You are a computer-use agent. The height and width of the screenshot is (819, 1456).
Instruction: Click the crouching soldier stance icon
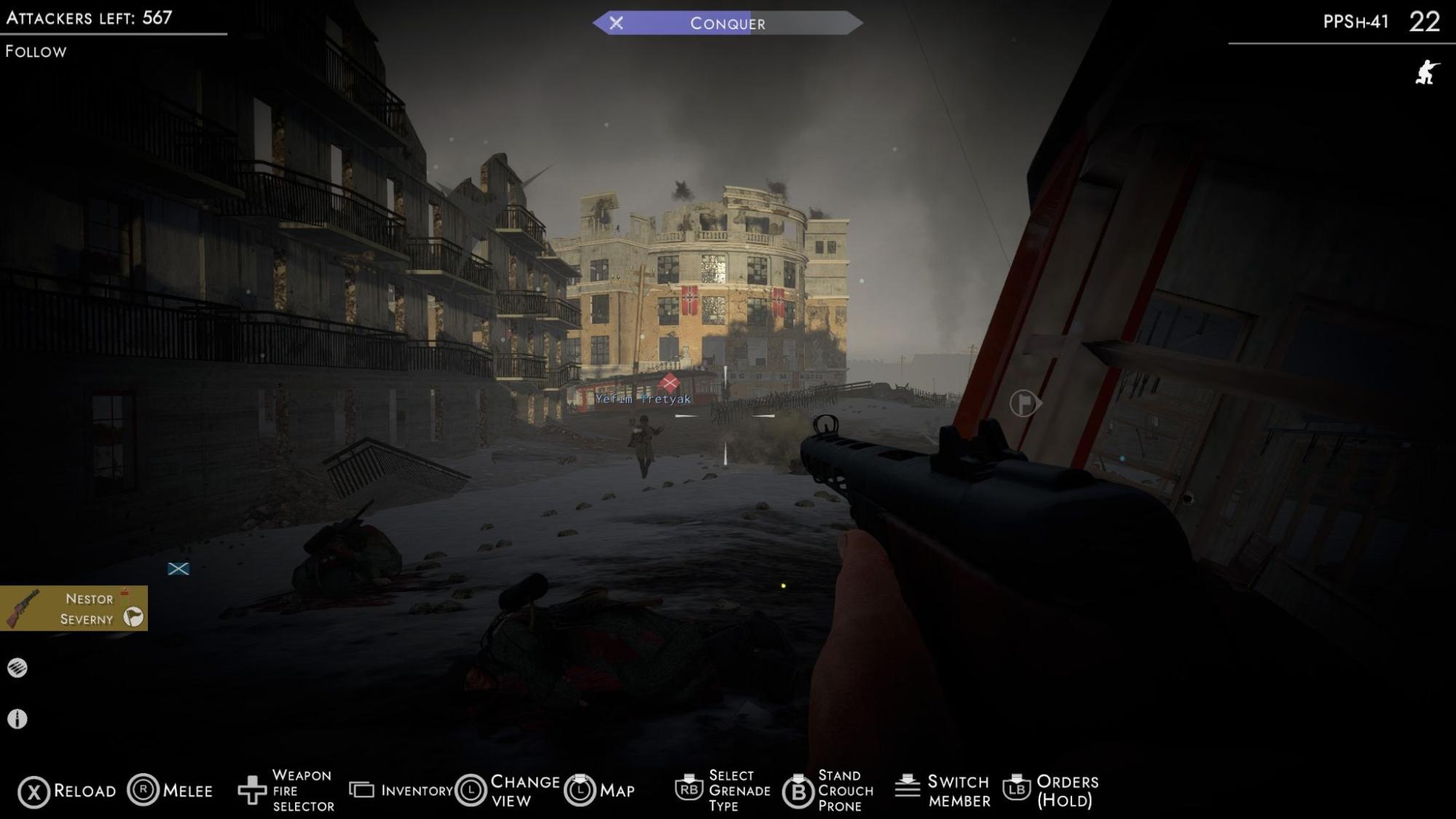[1427, 73]
